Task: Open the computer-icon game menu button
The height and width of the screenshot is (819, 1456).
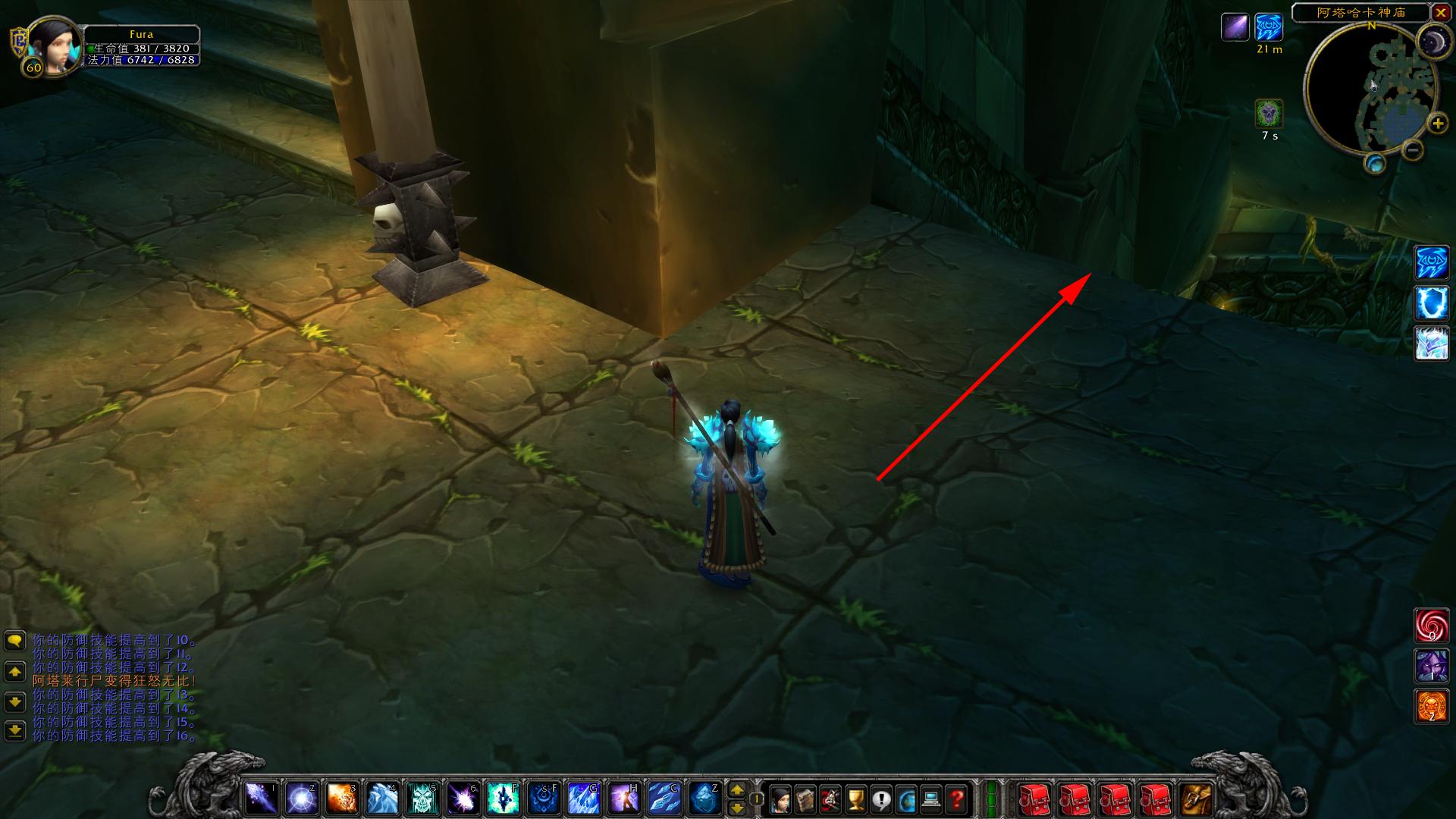Action: tap(931, 799)
